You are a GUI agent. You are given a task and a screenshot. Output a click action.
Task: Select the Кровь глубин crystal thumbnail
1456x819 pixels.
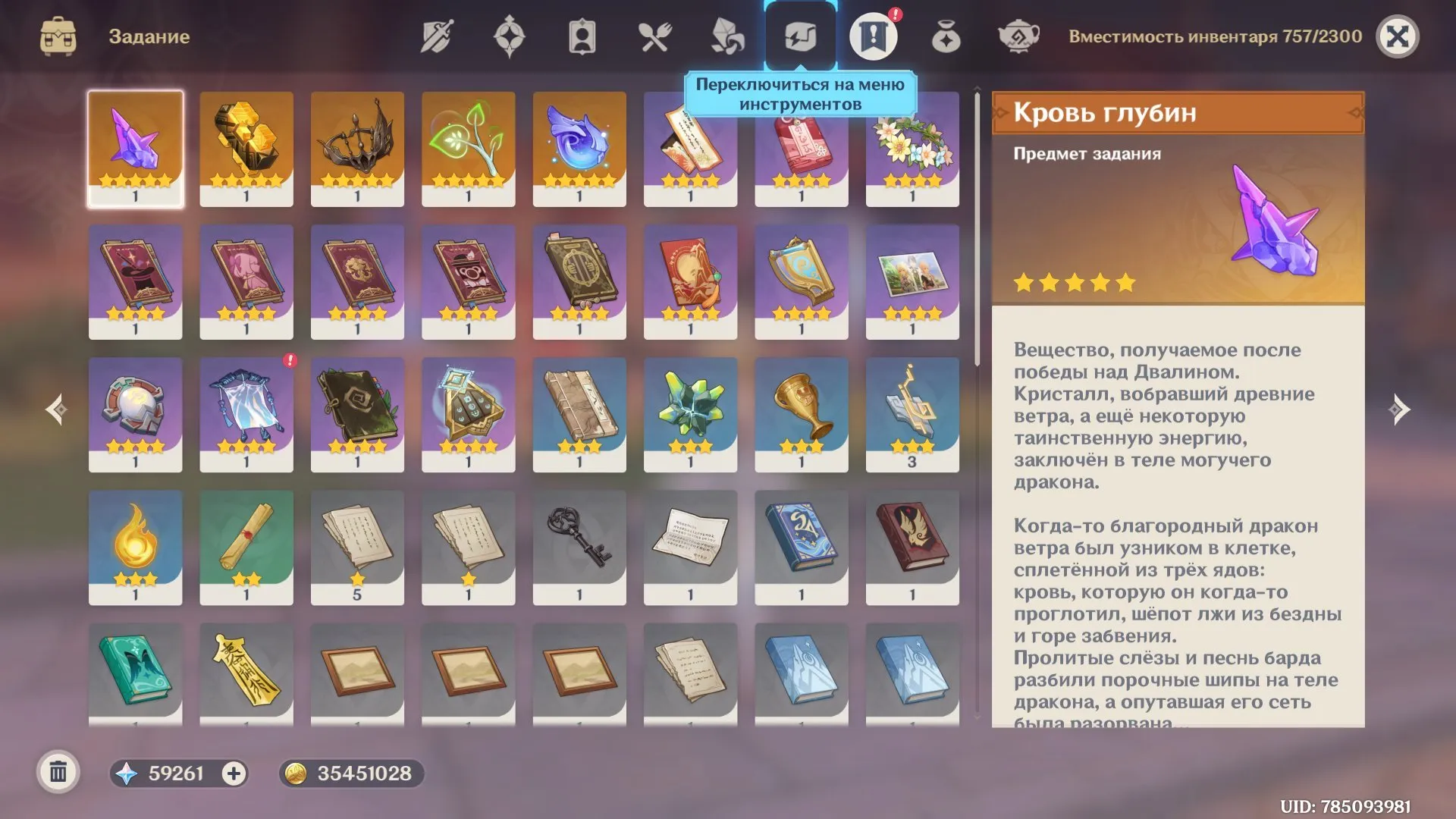click(x=135, y=146)
